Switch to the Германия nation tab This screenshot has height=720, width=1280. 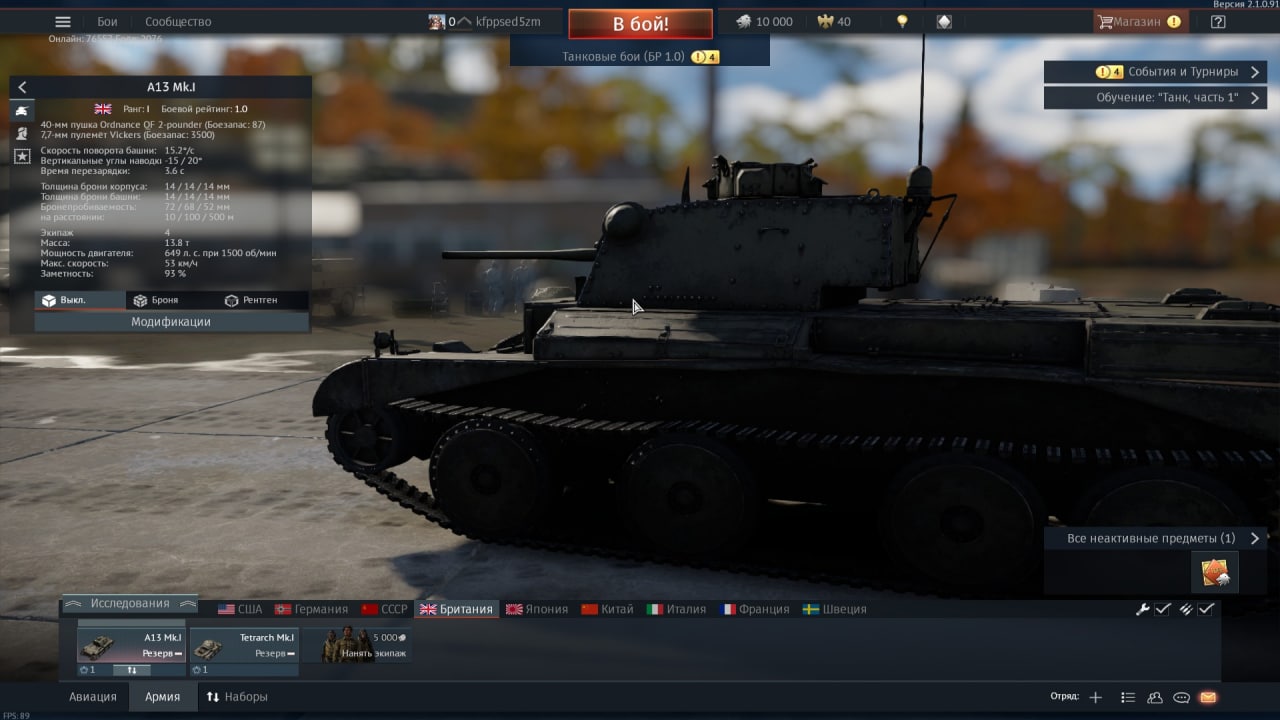tap(312, 609)
